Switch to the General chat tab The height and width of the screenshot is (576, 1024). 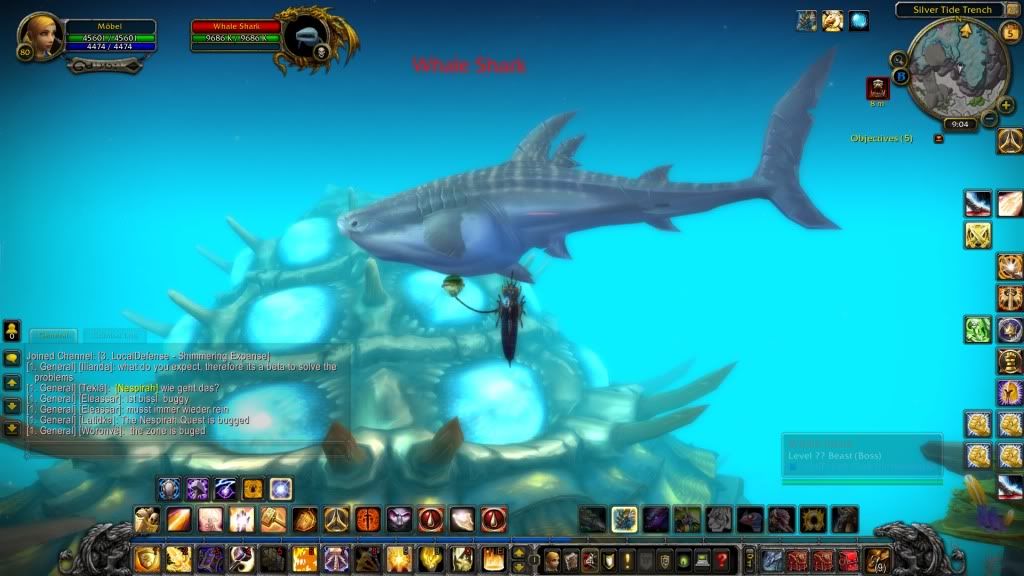tap(52, 335)
